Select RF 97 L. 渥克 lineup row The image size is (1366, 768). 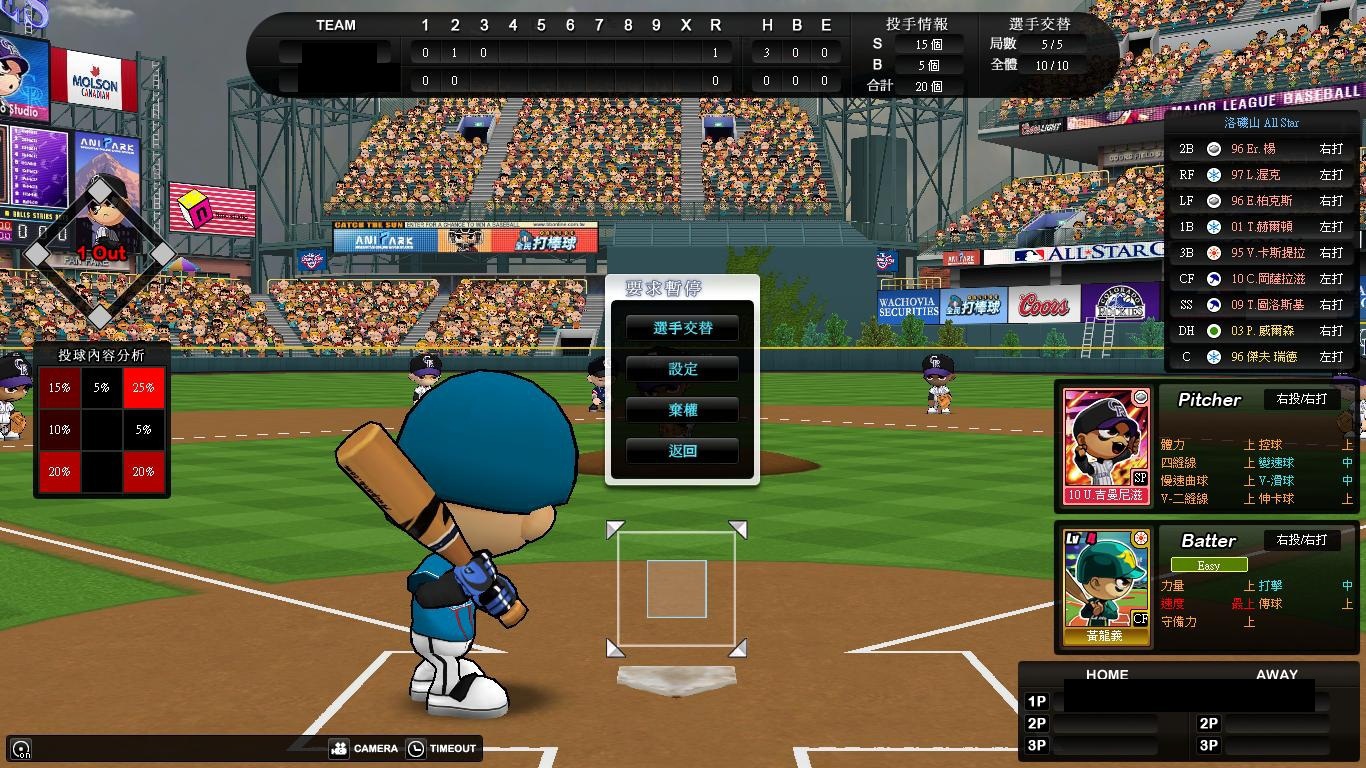click(1260, 175)
